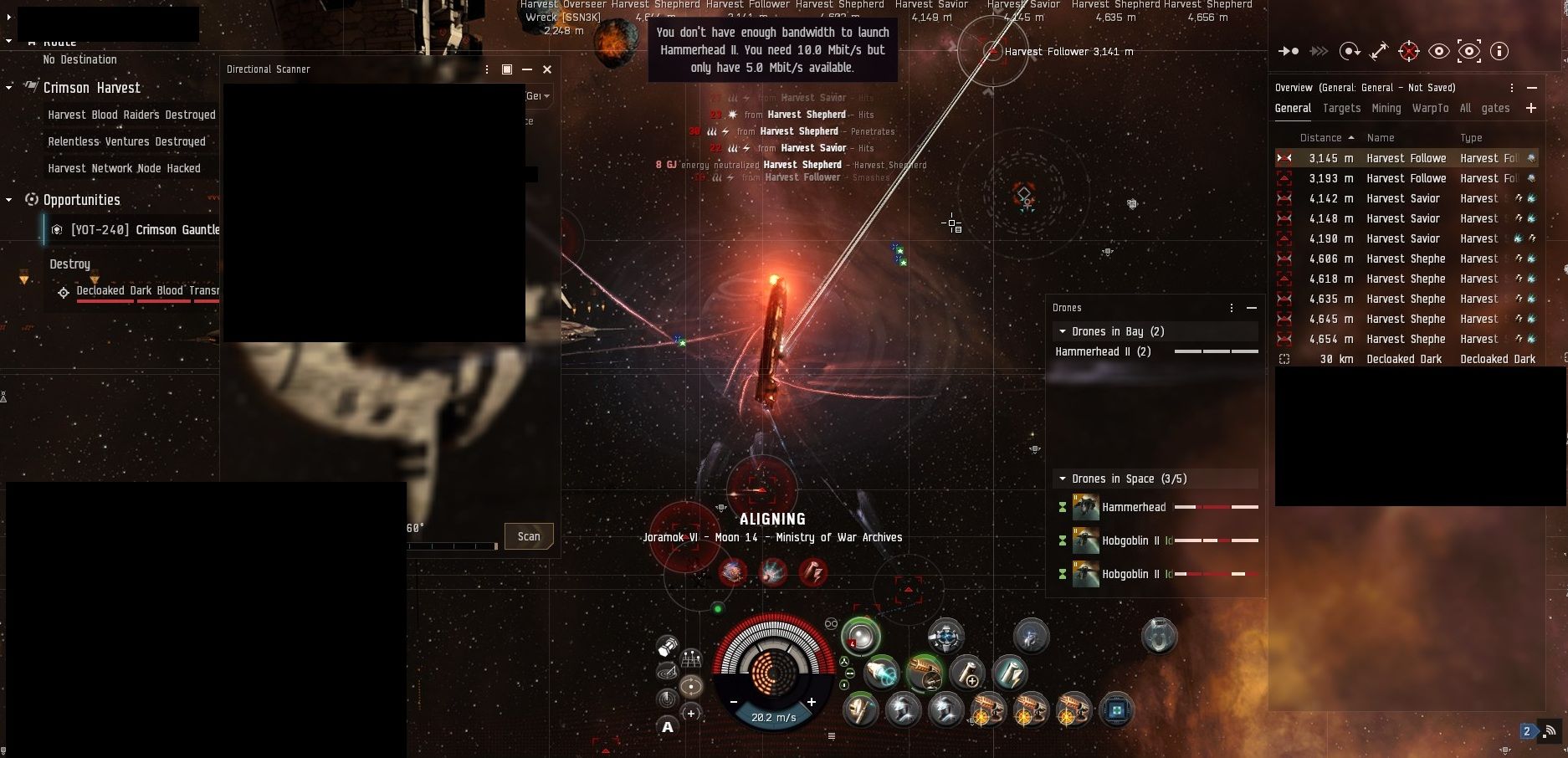Collapse the Drones in Bay group
The height and width of the screenshot is (758, 1568).
pos(1063,331)
